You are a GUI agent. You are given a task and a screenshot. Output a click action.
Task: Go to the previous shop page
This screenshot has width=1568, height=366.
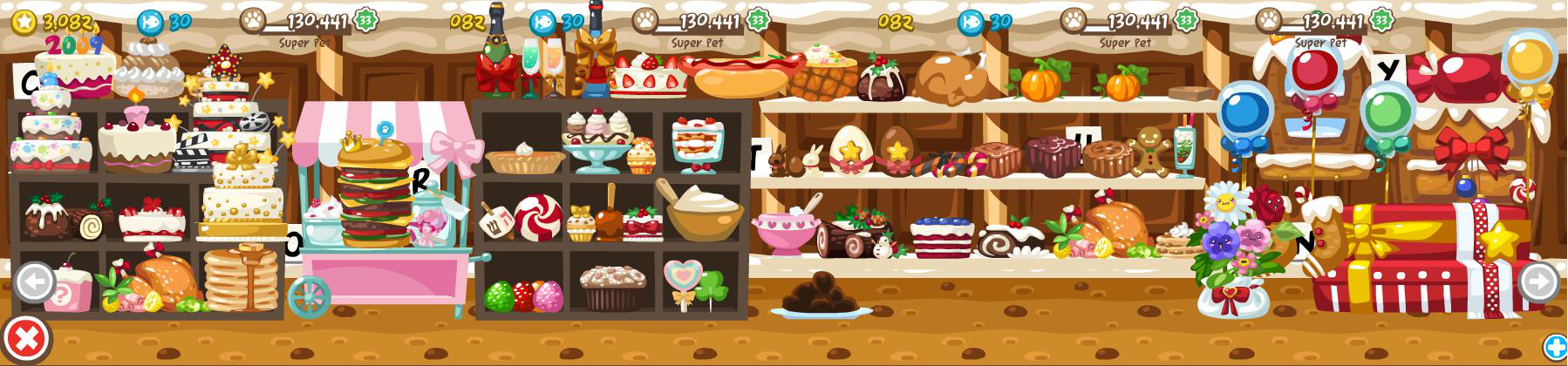tap(35, 282)
